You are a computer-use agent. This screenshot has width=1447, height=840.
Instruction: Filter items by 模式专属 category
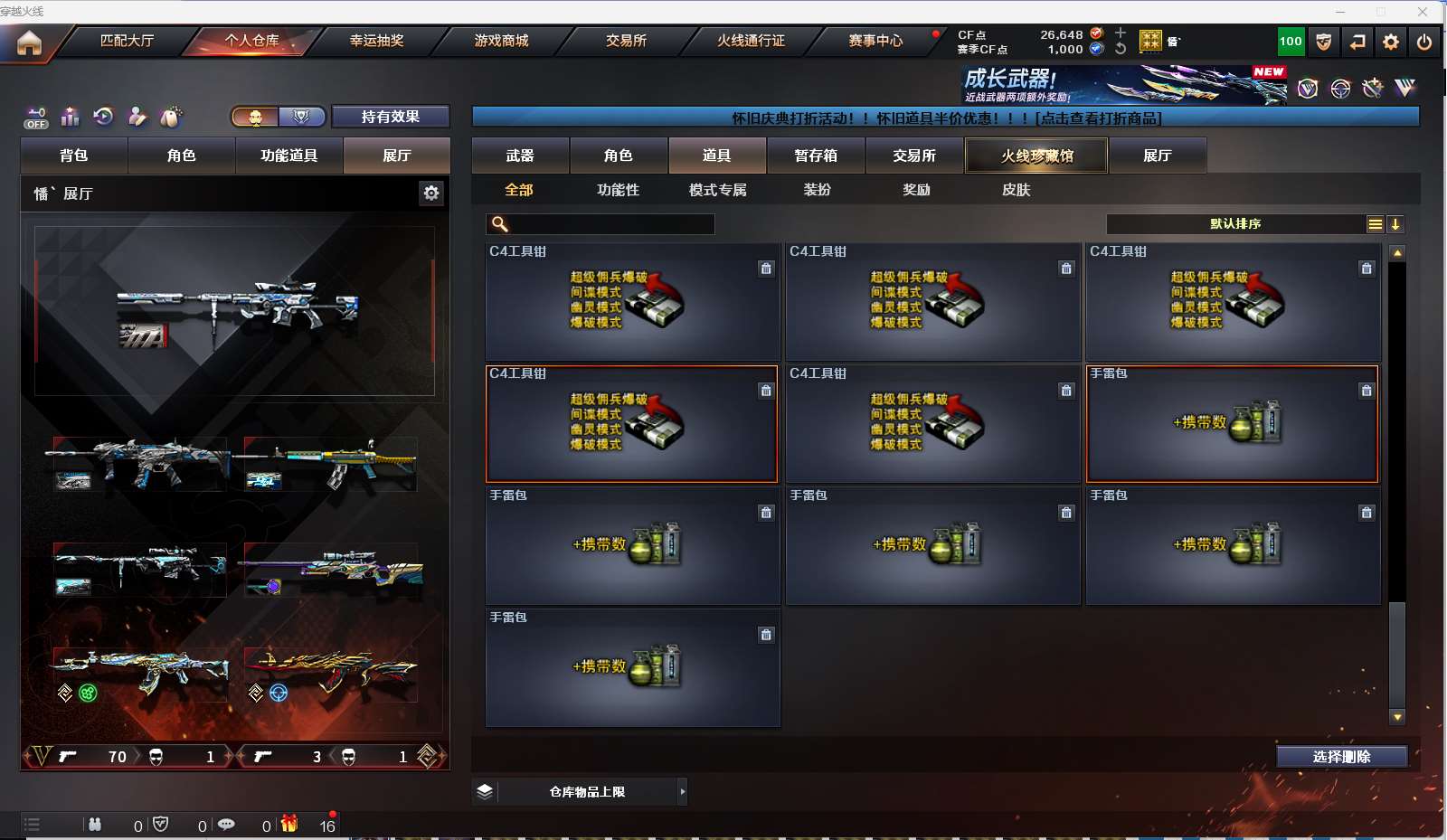718,190
